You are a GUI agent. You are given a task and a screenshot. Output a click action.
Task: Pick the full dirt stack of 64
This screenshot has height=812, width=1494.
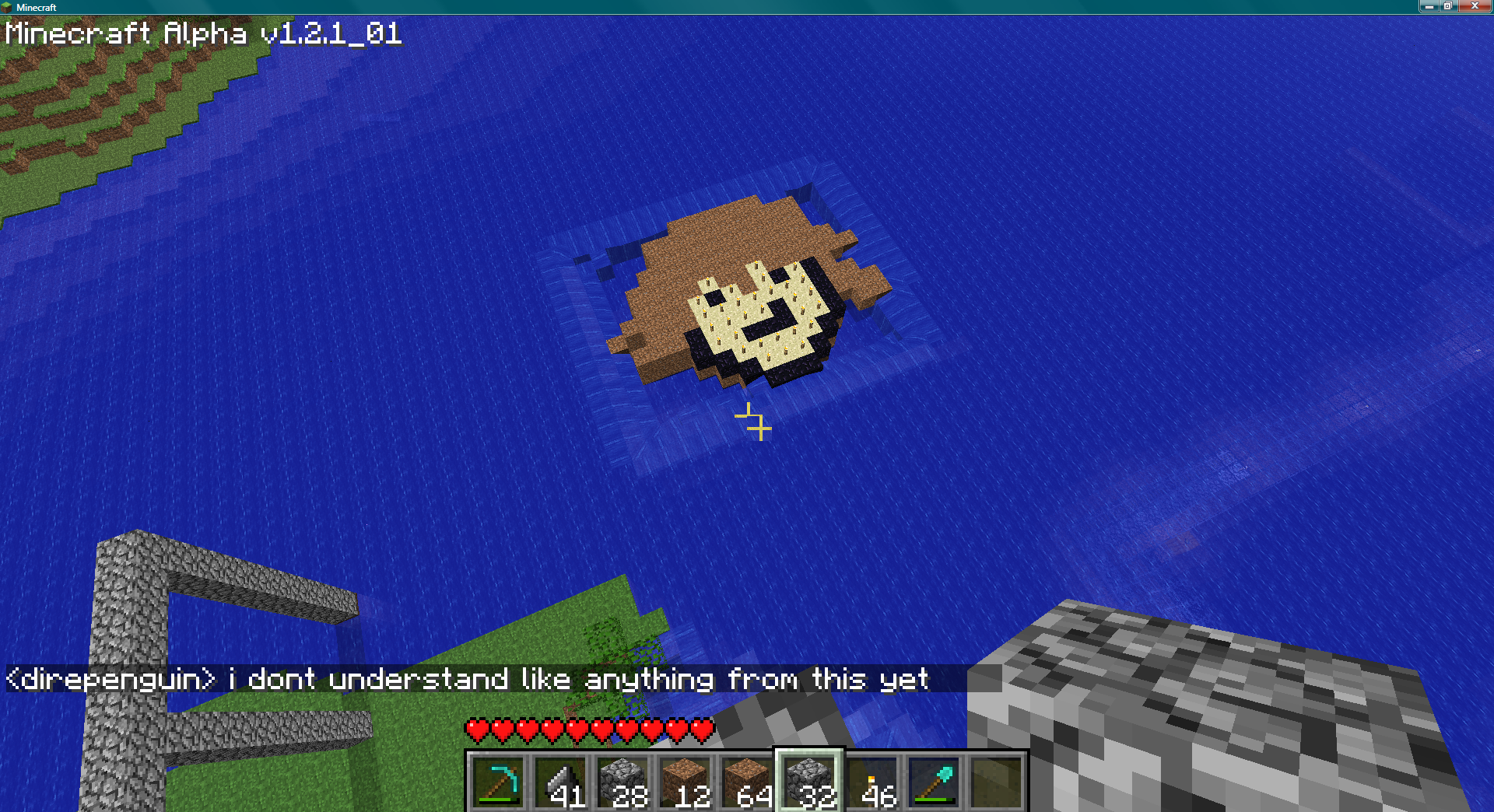click(x=747, y=782)
